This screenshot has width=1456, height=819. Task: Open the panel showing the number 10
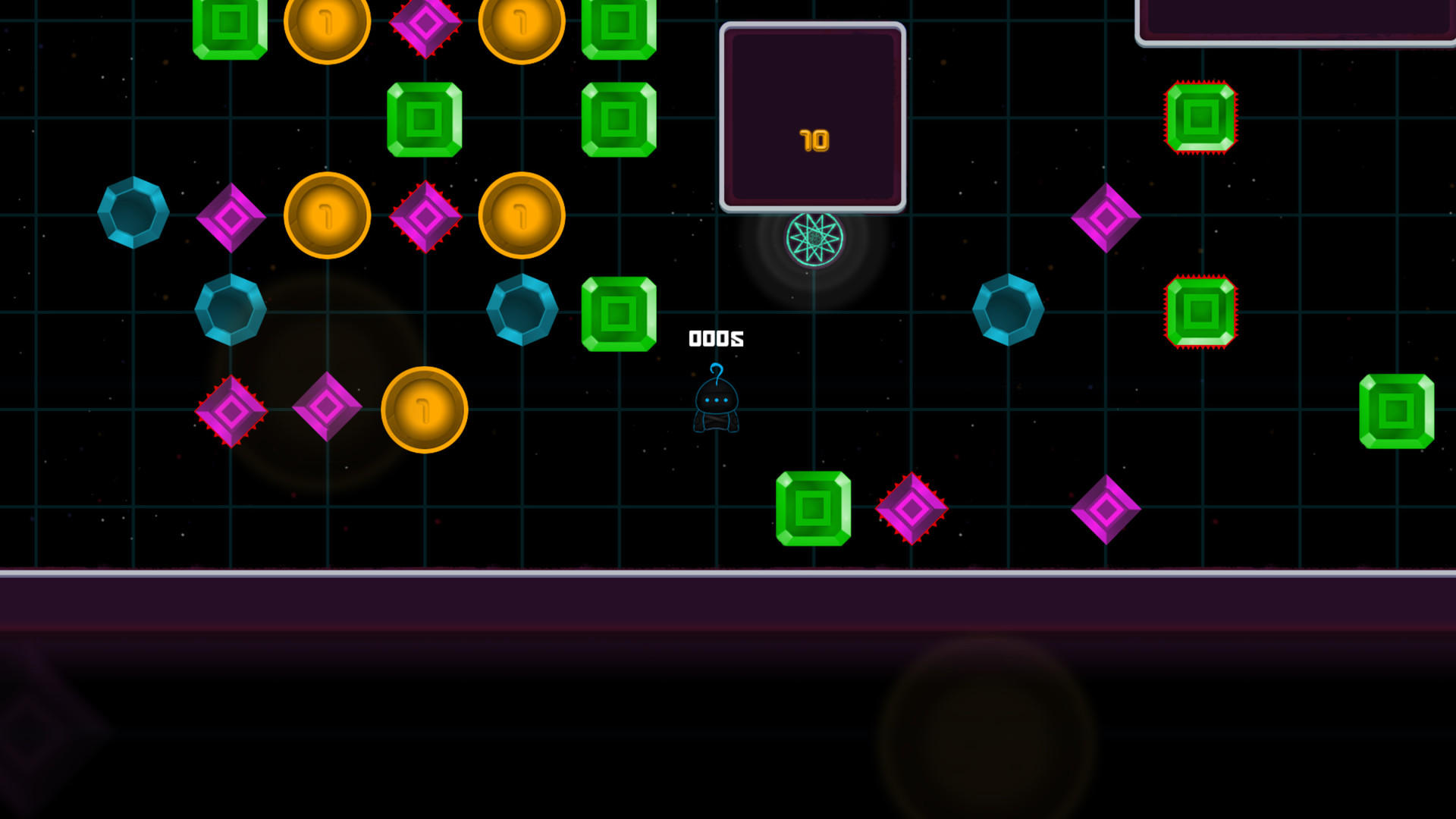[814, 114]
